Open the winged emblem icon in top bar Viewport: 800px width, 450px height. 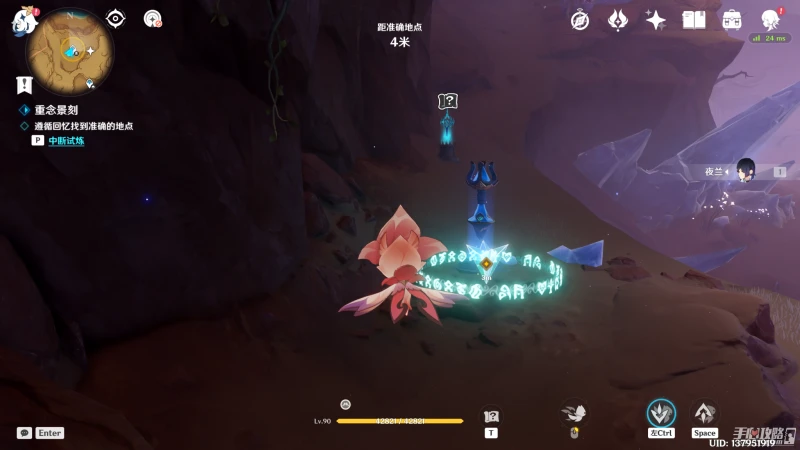(x=618, y=20)
